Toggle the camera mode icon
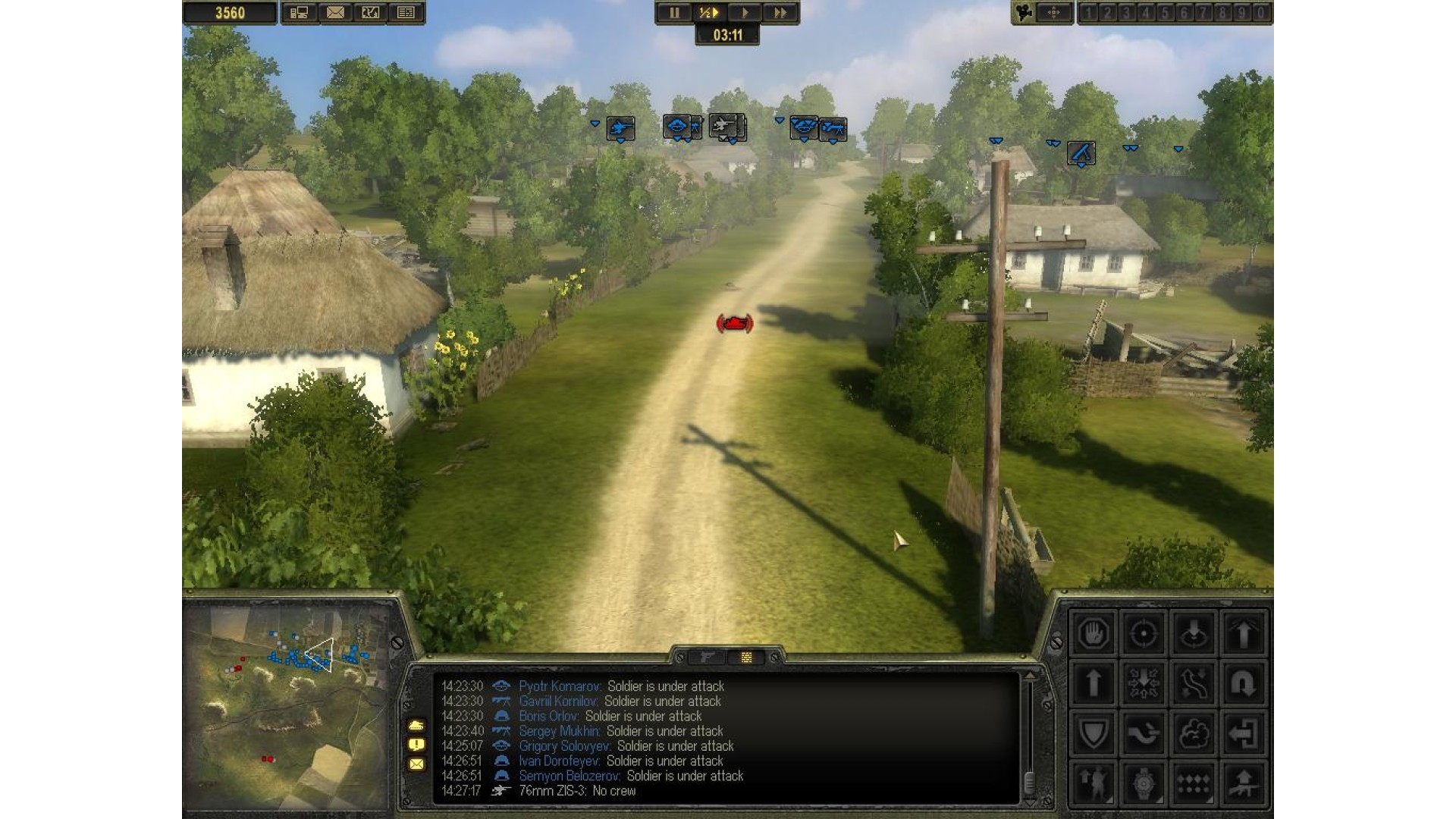1456x819 pixels. click(x=1025, y=13)
